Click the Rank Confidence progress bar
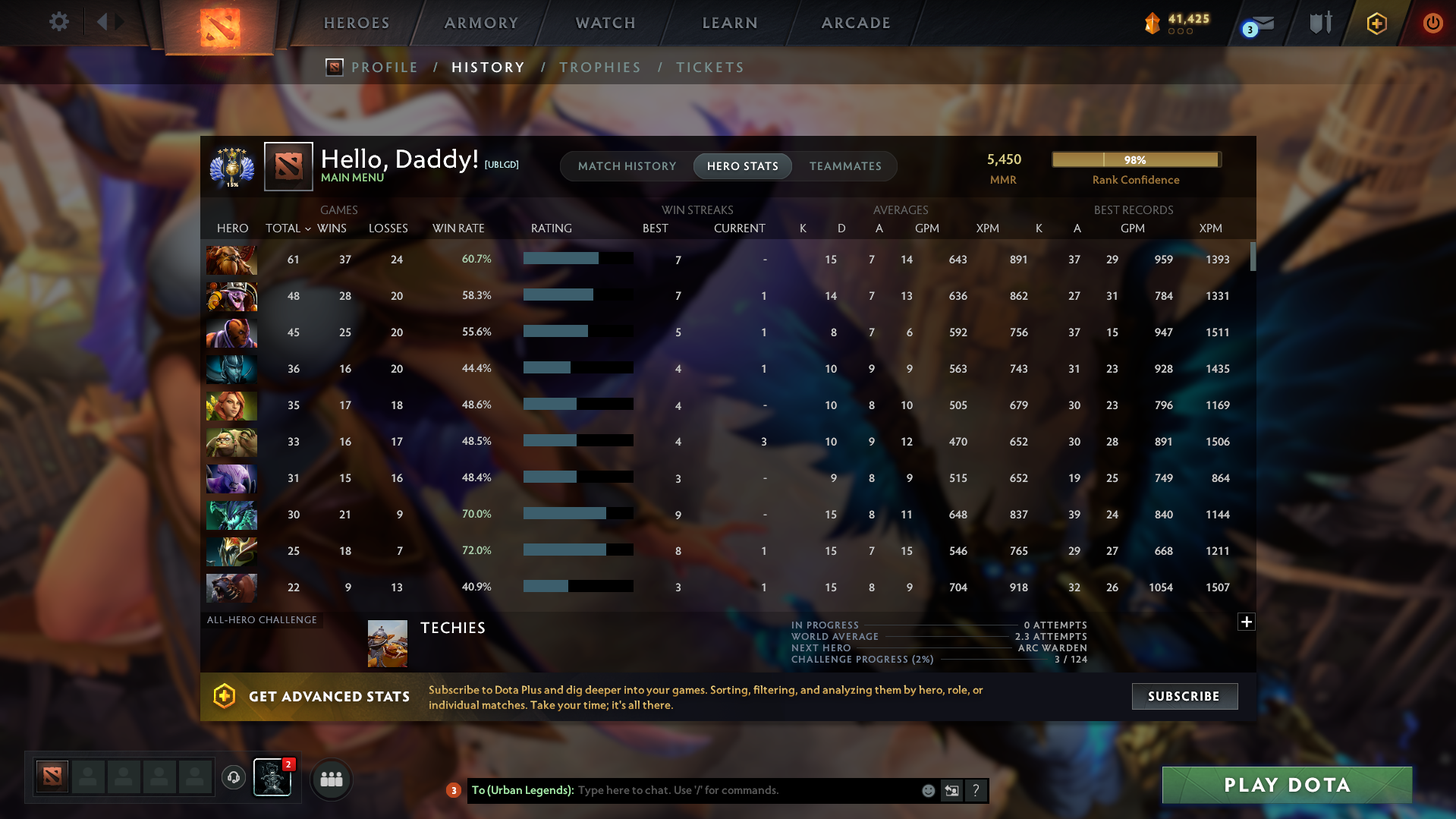This screenshot has height=819, width=1456. pos(1136,159)
